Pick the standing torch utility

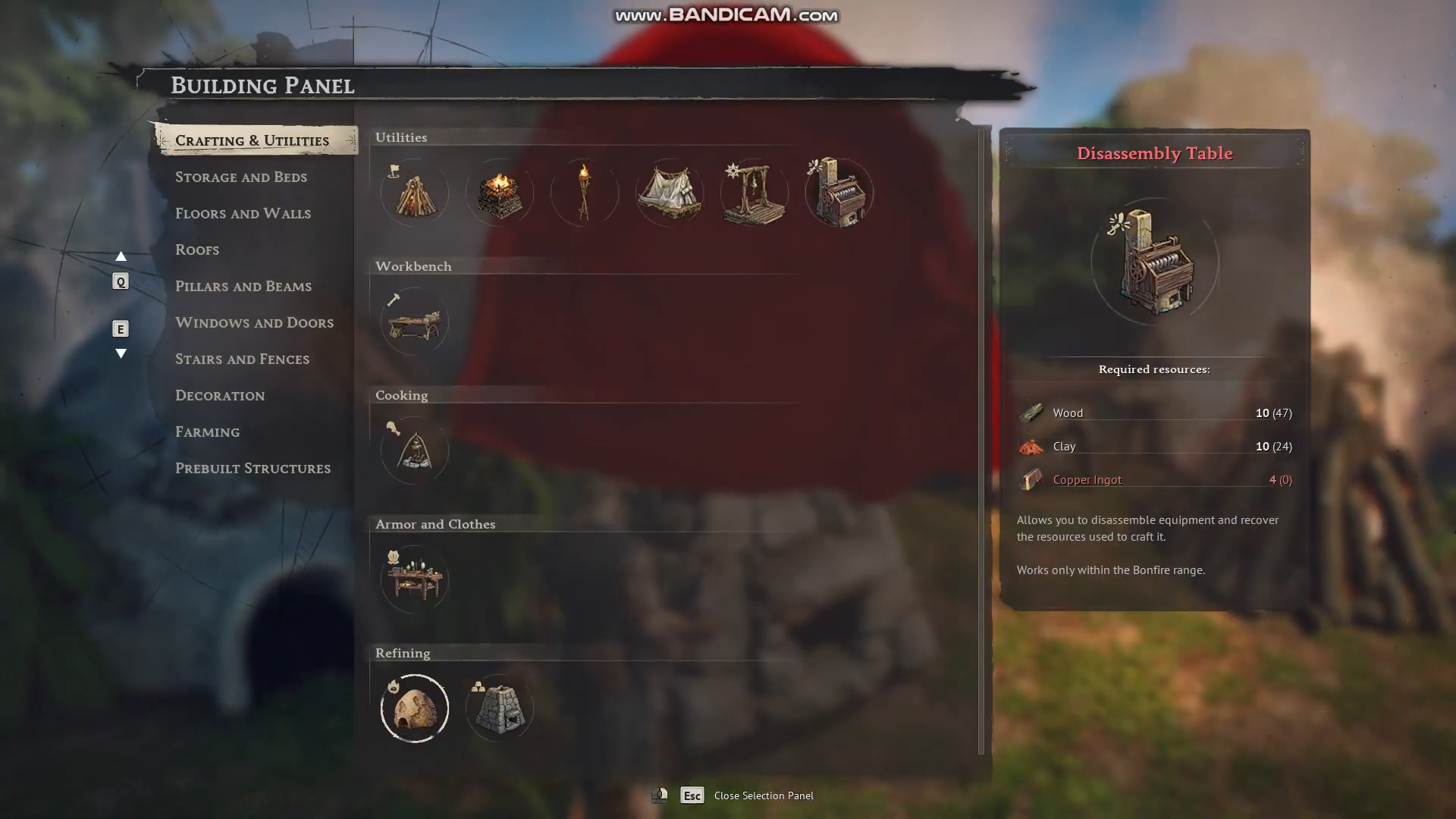585,193
